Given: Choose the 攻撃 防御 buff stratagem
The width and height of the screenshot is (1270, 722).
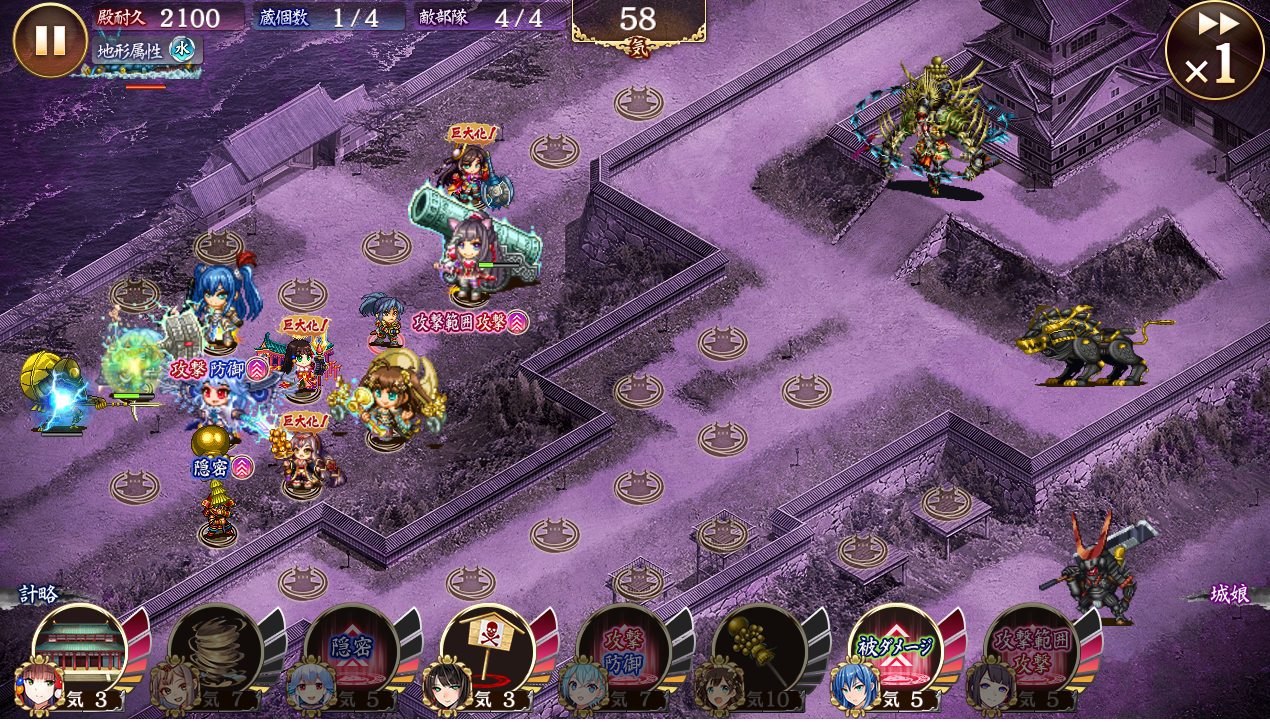Looking at the screenshot, I should [623, 652].
